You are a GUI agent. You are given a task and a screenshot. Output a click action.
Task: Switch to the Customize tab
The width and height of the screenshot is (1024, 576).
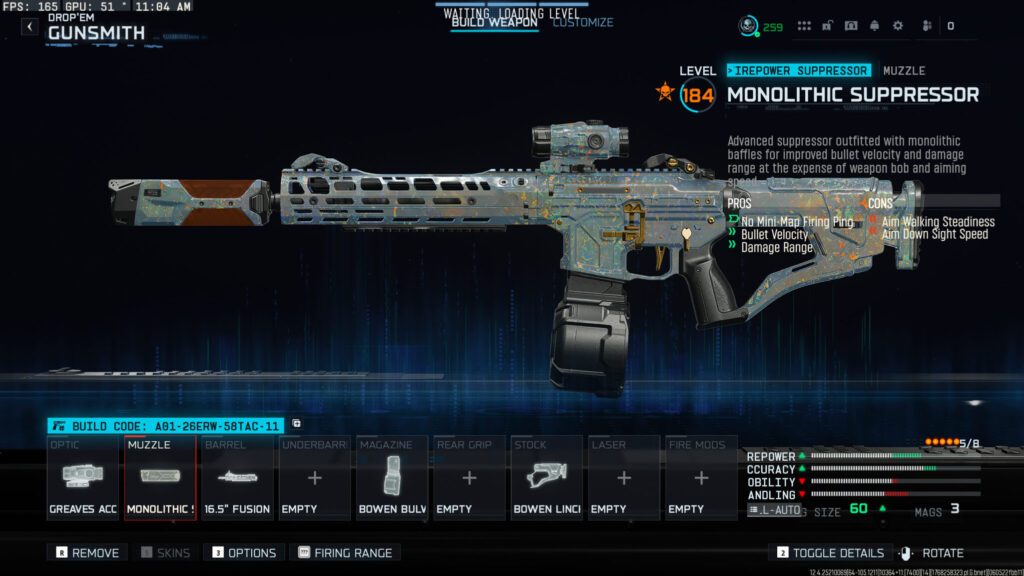[x=583, y=22]
